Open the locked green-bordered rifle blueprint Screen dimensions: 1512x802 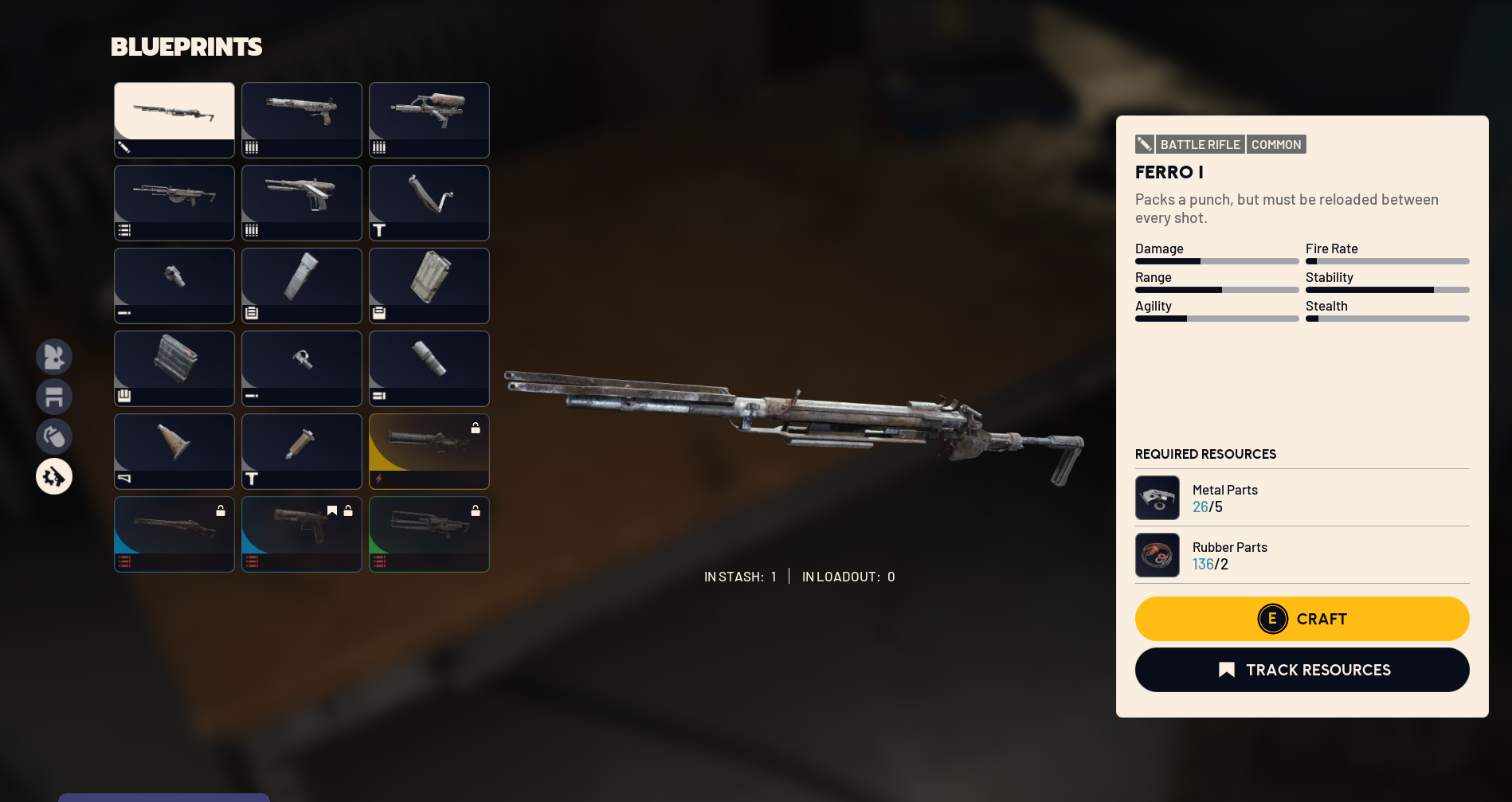click(429, 534)
